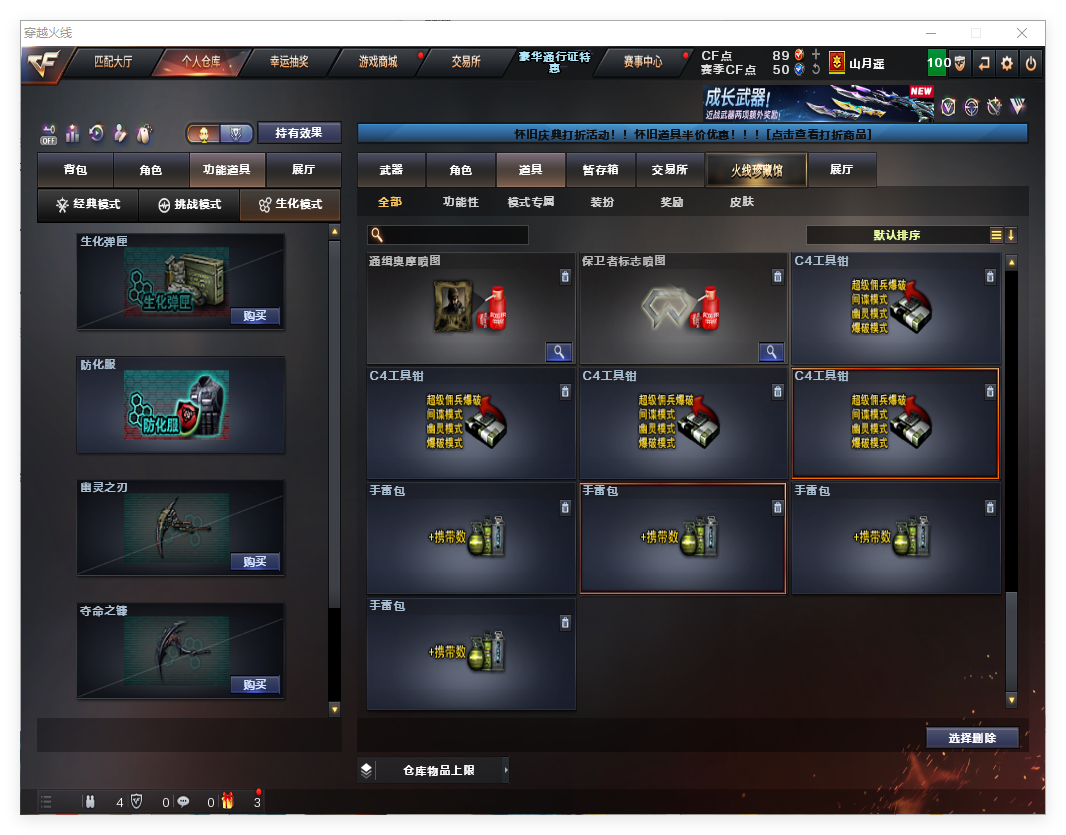This screenshot has height=835, width=1066.
Task: Open the 默认排序 sort dropdown
Action: [896, 235]
